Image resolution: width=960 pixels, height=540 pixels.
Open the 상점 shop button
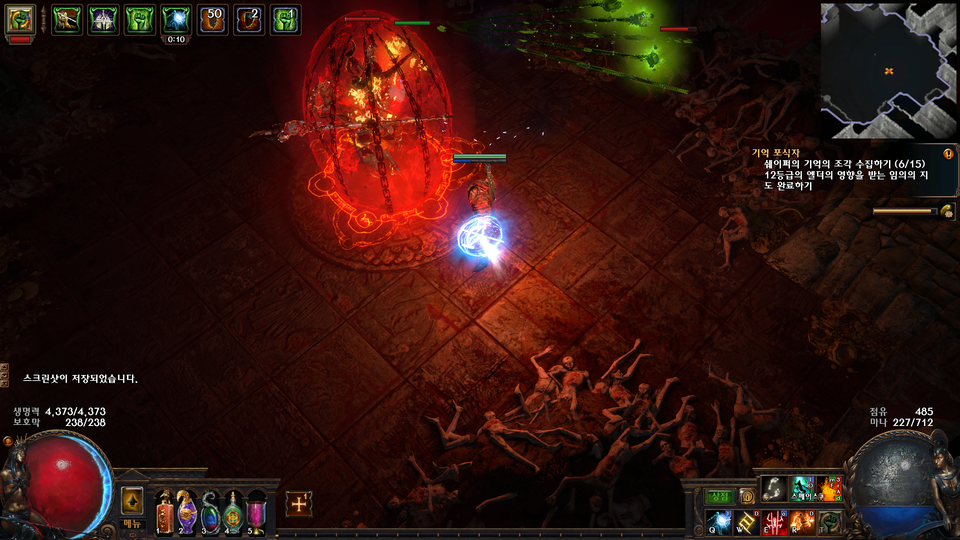(x=721, y=496)
